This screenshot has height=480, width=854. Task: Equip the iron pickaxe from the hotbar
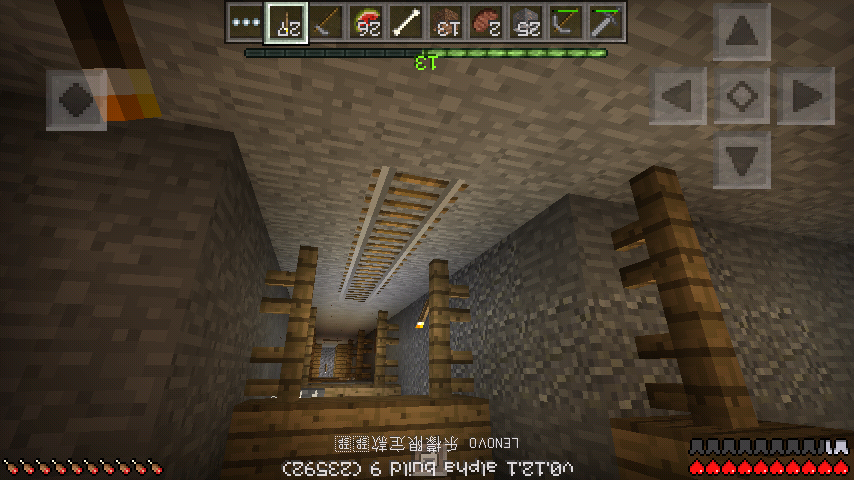(x=607, y=21)
